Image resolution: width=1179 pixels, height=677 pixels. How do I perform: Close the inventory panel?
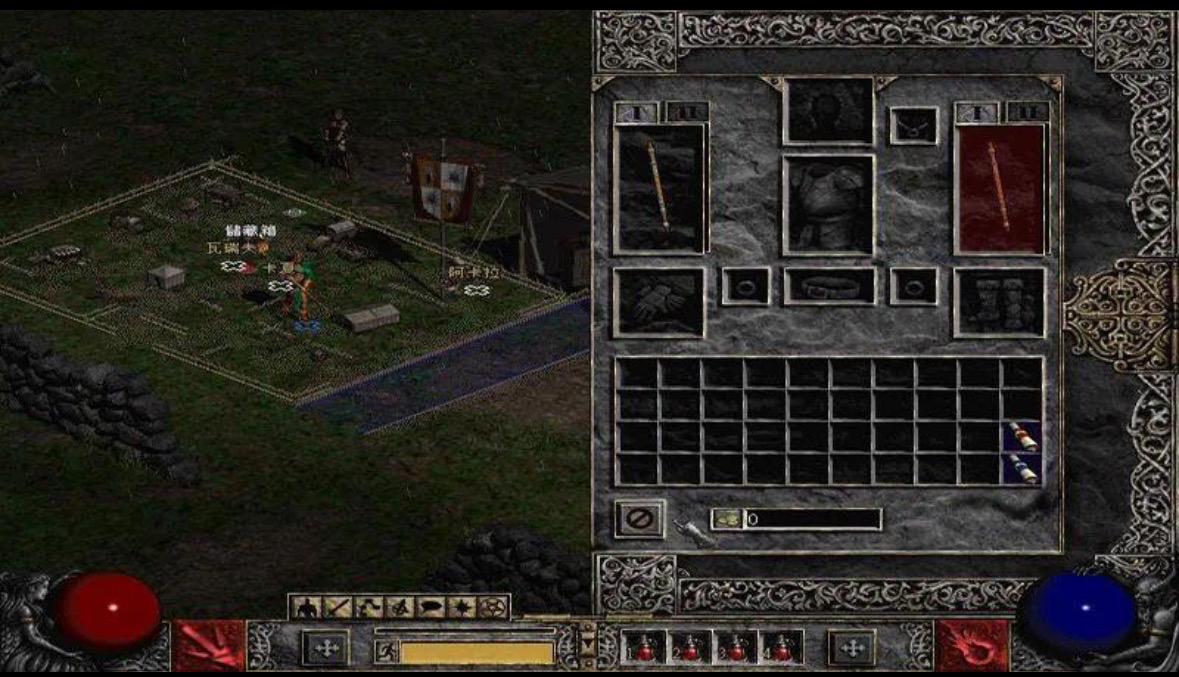(639, 519)
